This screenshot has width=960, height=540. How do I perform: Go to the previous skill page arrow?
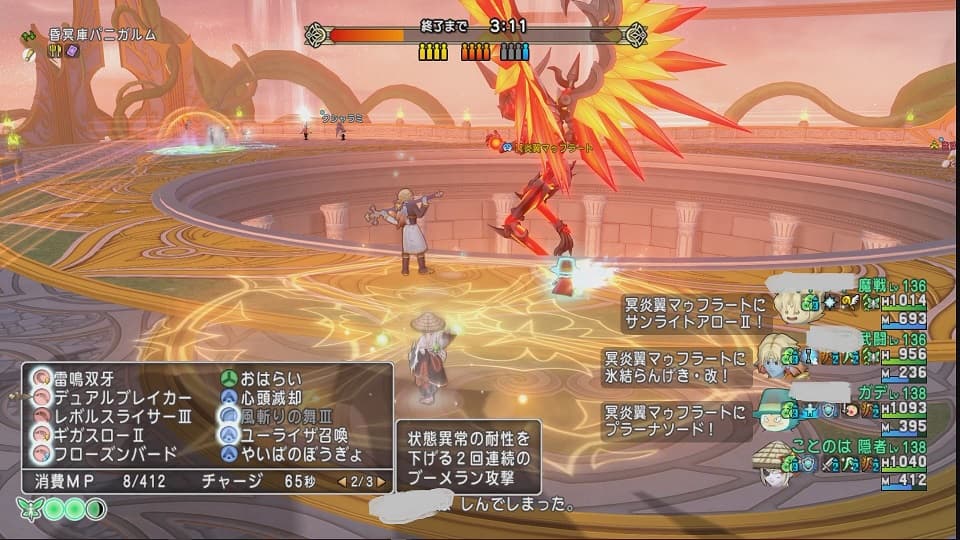click(x=342, y=480)
